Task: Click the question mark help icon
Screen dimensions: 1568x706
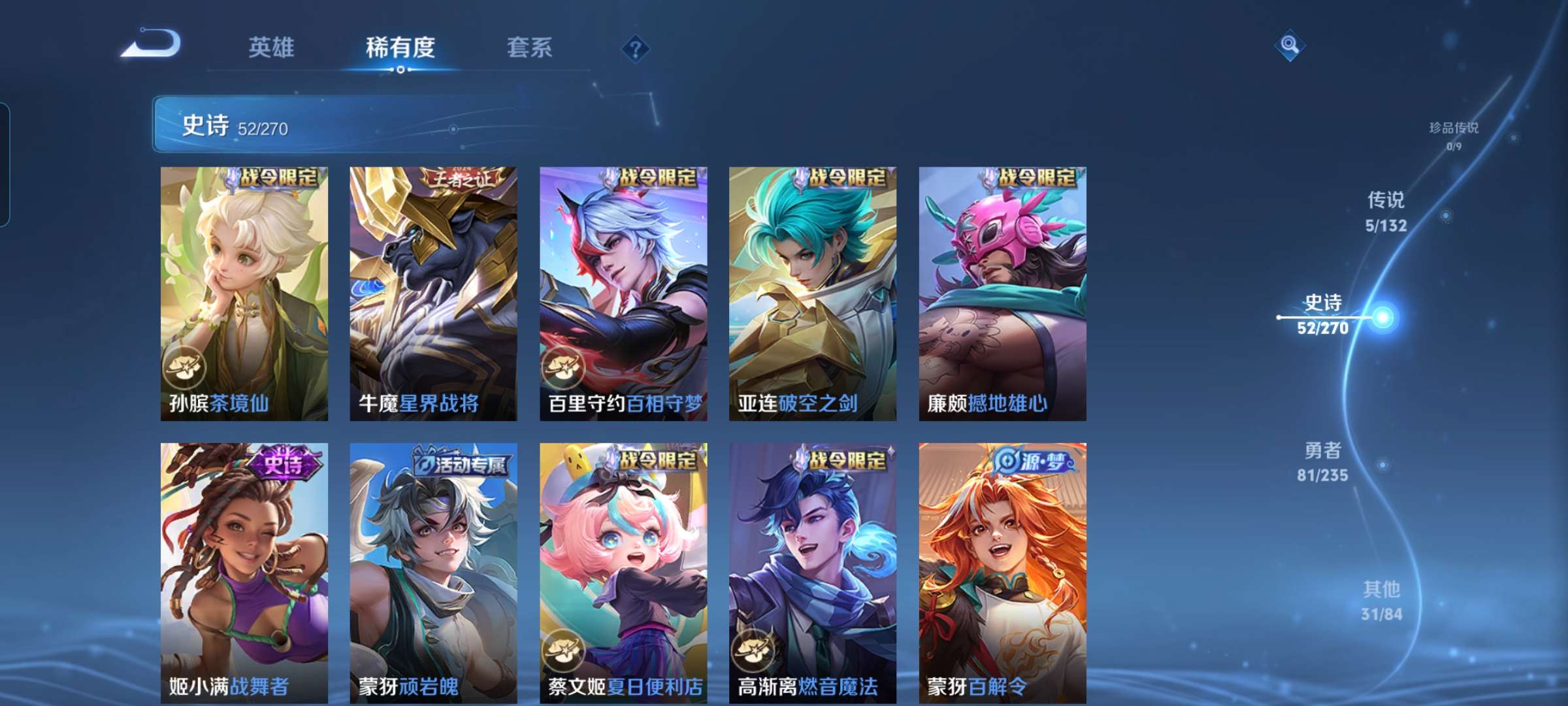Action: (x=634, y=48)
